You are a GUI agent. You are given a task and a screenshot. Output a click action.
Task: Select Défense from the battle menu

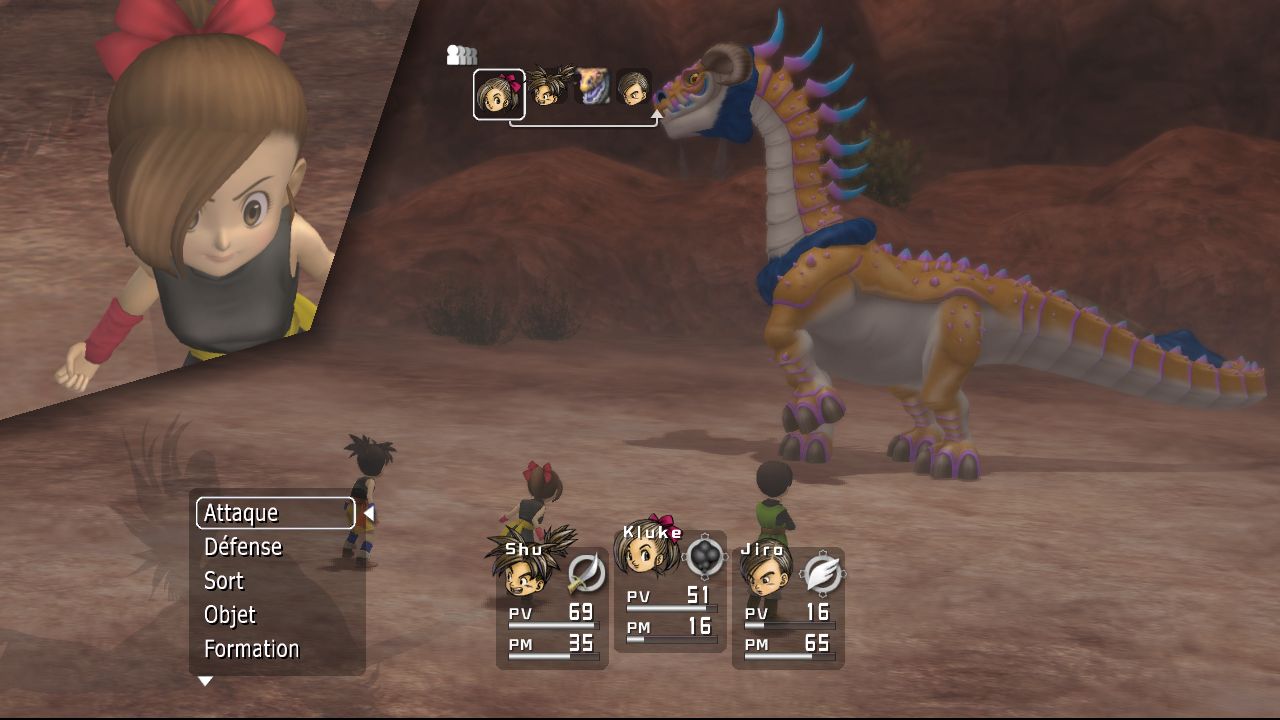(243, 547)
